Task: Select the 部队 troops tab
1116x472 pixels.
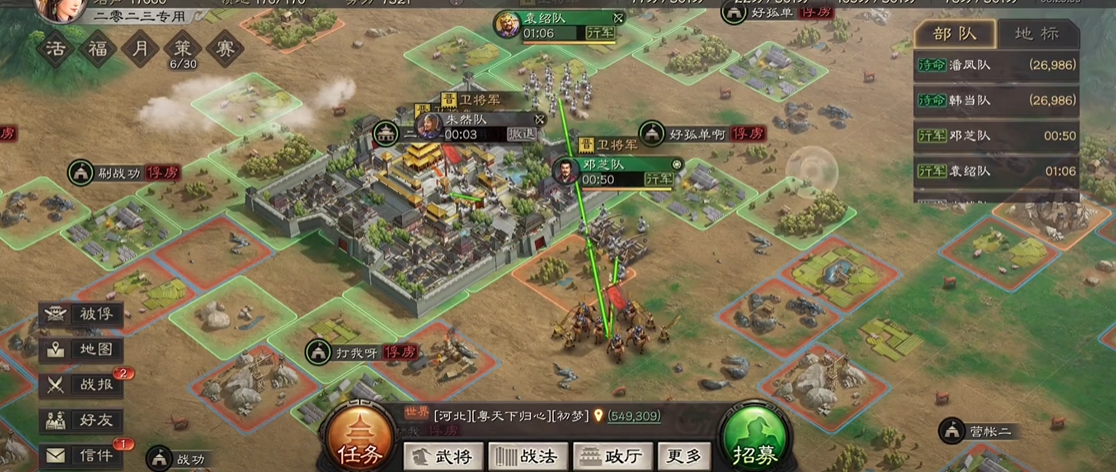Action: pos(955,33)
